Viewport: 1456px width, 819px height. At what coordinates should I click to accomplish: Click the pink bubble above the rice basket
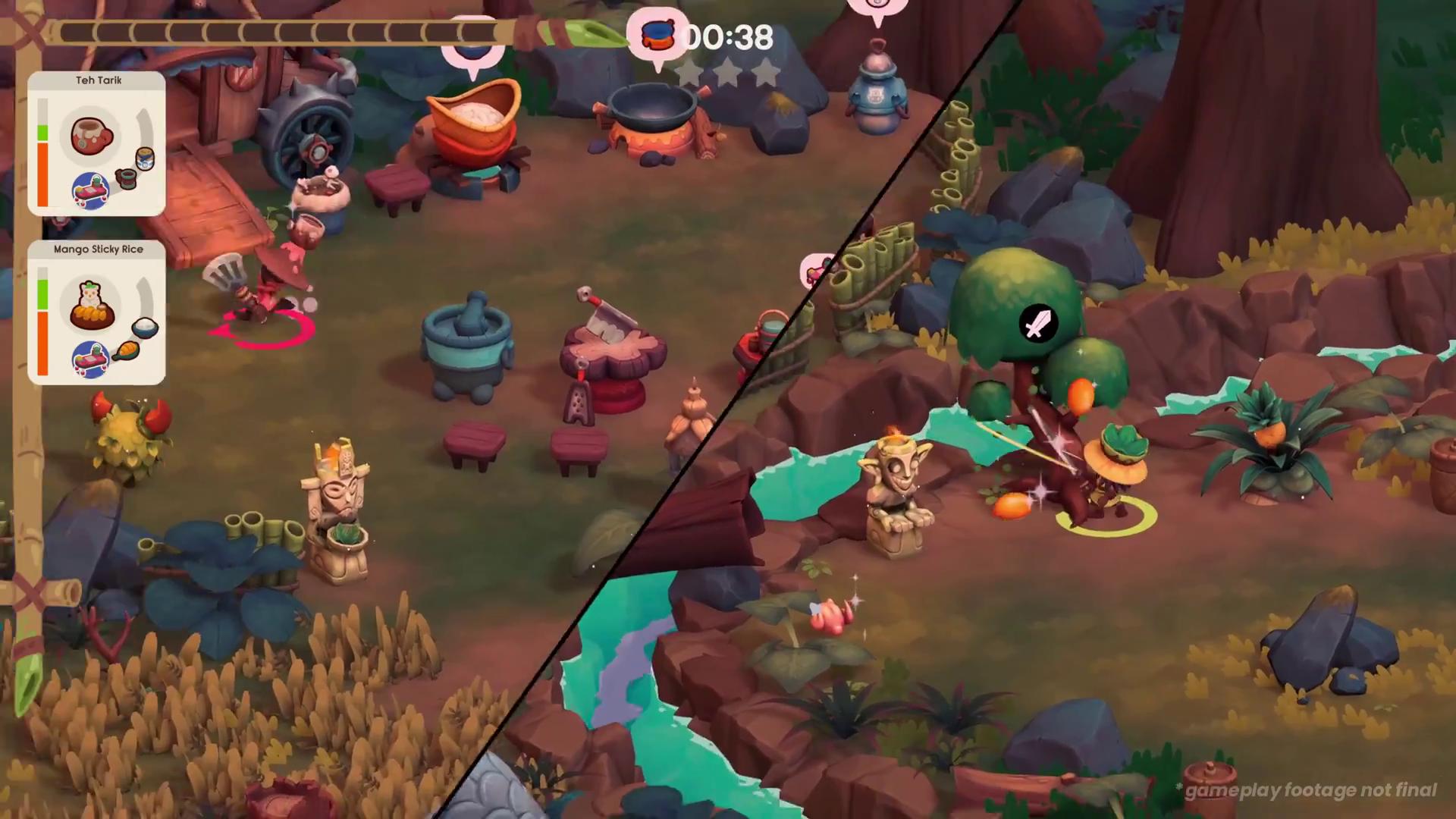pyautogui.click(x=472, y=53)
